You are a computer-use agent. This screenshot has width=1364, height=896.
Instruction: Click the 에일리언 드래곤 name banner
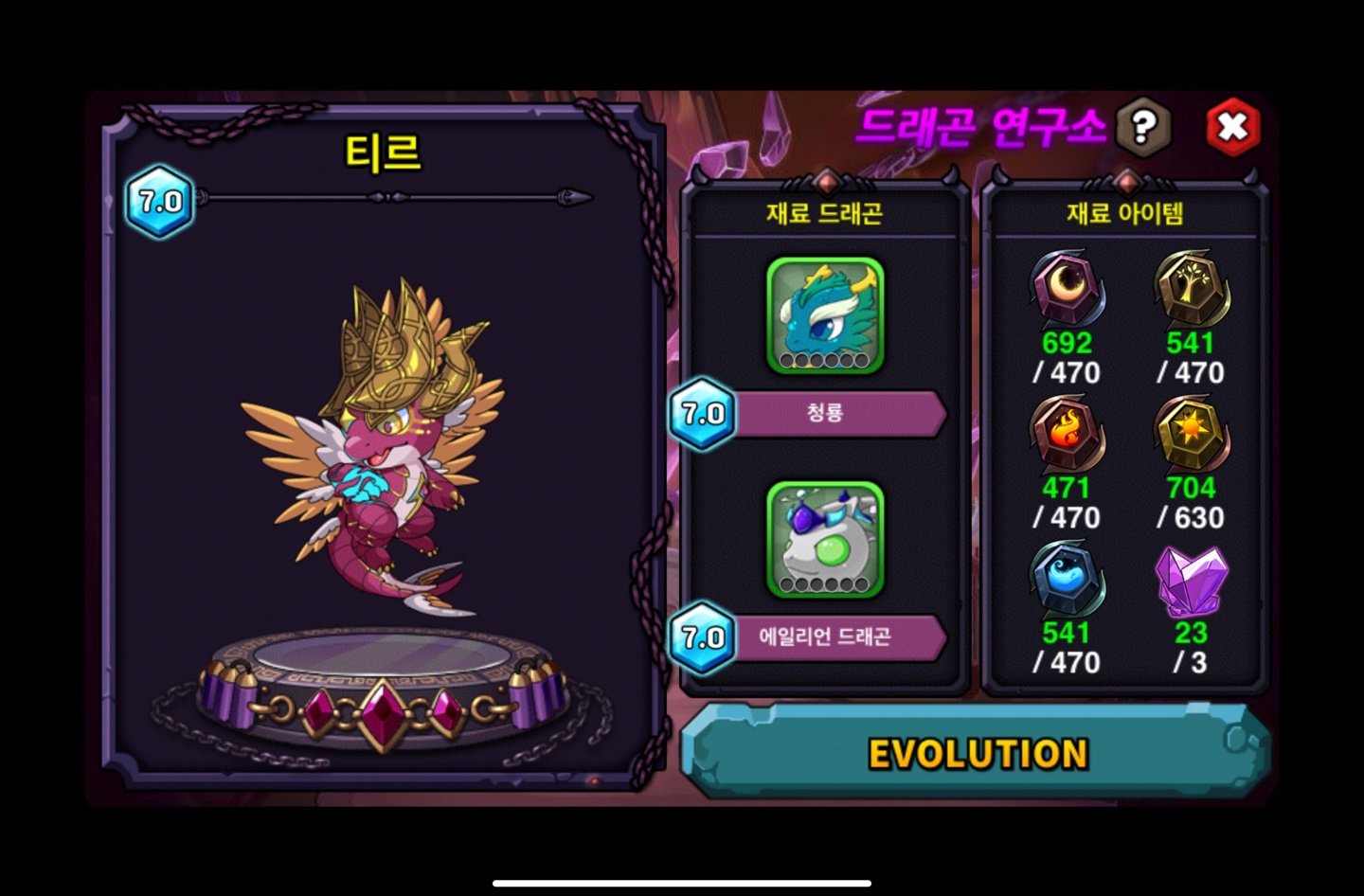pos(834,636)
